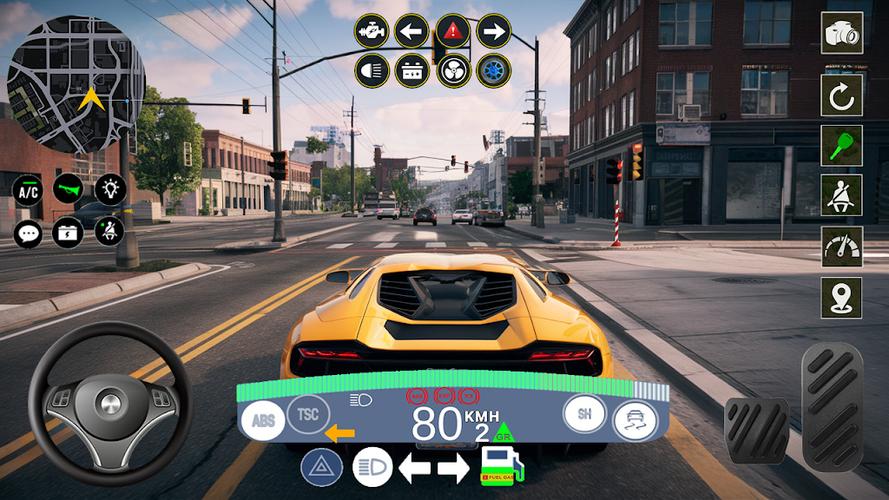Select the blue wheel rim icon
Screen dimensions: 889x500
493,71
